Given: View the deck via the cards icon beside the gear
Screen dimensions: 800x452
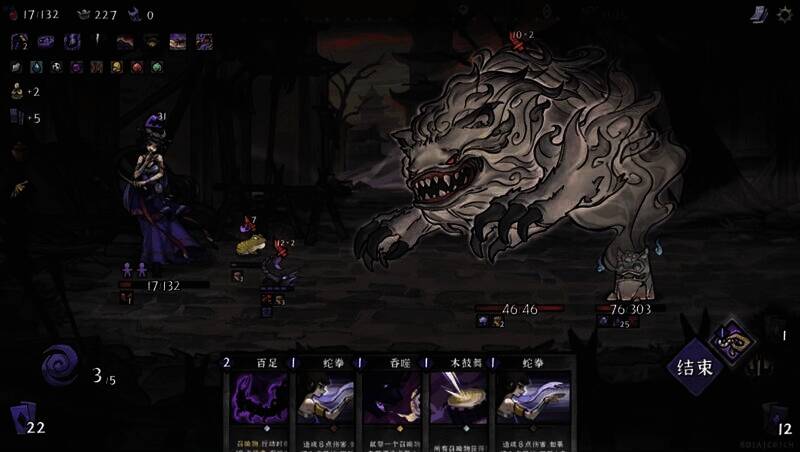Looking at the screenshot, I should point(758,14).
